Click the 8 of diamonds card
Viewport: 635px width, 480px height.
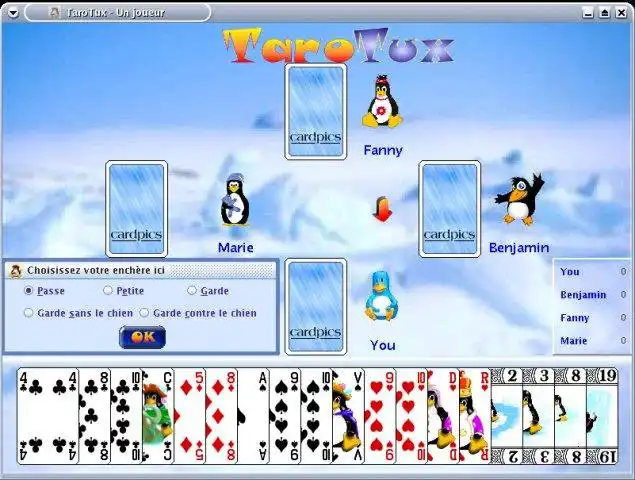click(220, 415)
